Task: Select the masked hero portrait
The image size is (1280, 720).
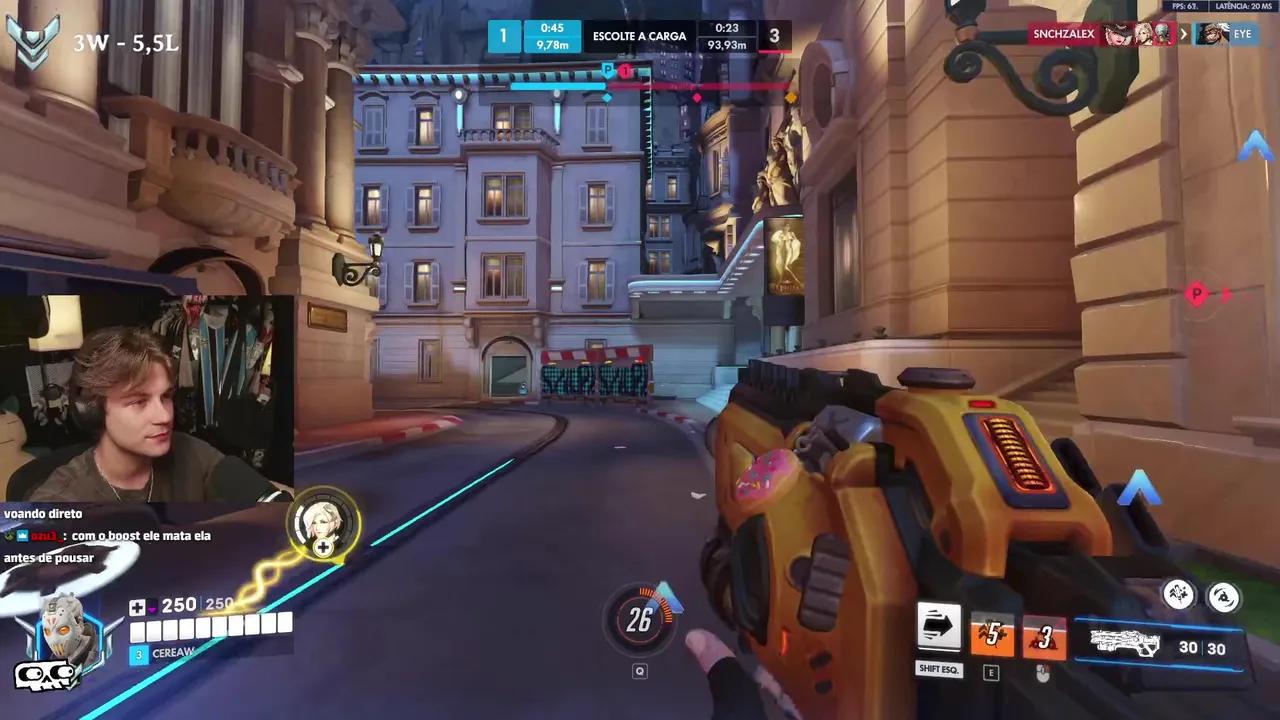Action: coord(67,632)
